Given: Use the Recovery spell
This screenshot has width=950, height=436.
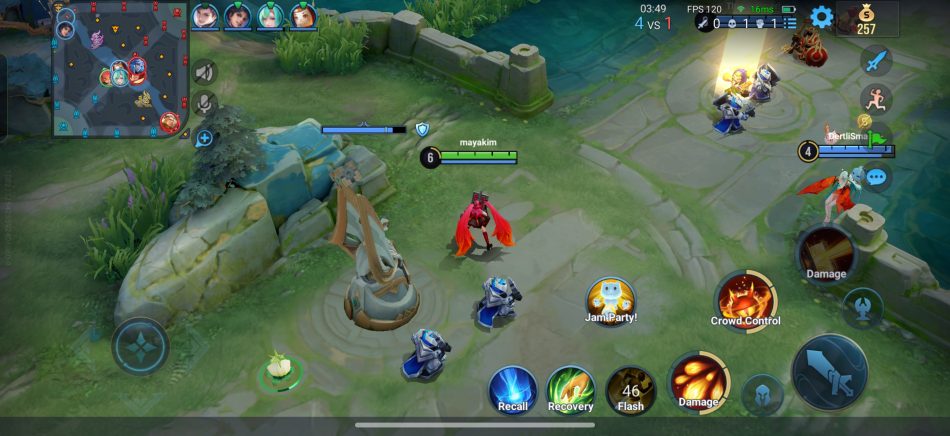Looking at the screenshot, I should click(571, 389).
